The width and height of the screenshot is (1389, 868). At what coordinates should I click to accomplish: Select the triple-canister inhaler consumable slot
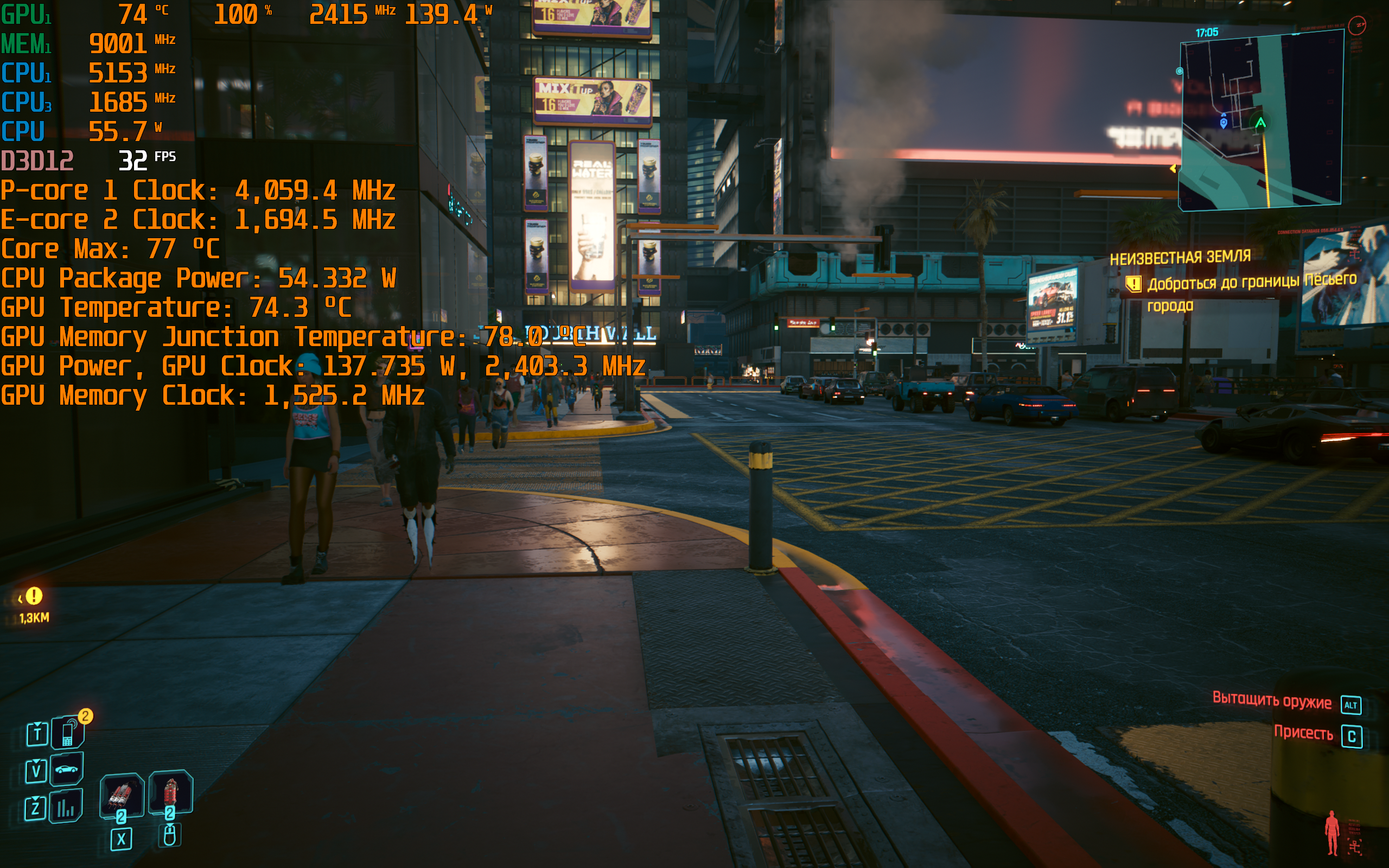click(121, 795)
